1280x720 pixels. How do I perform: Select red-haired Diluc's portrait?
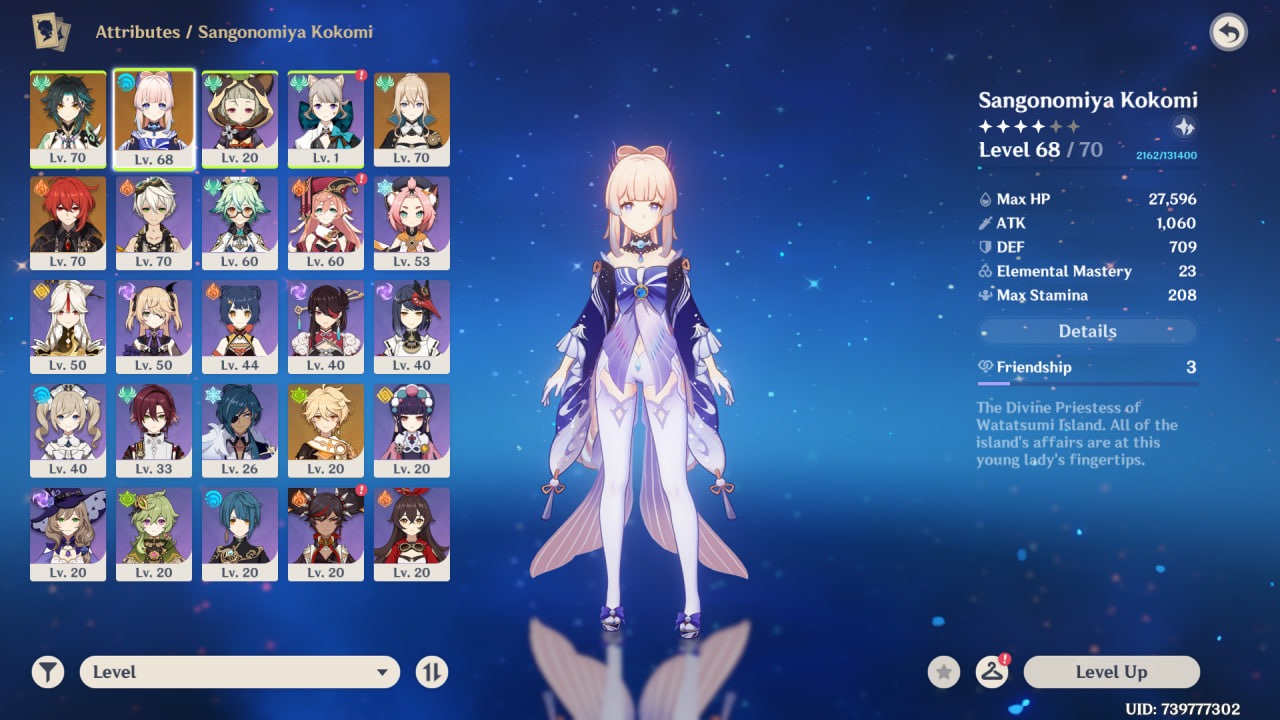[68, 222]
